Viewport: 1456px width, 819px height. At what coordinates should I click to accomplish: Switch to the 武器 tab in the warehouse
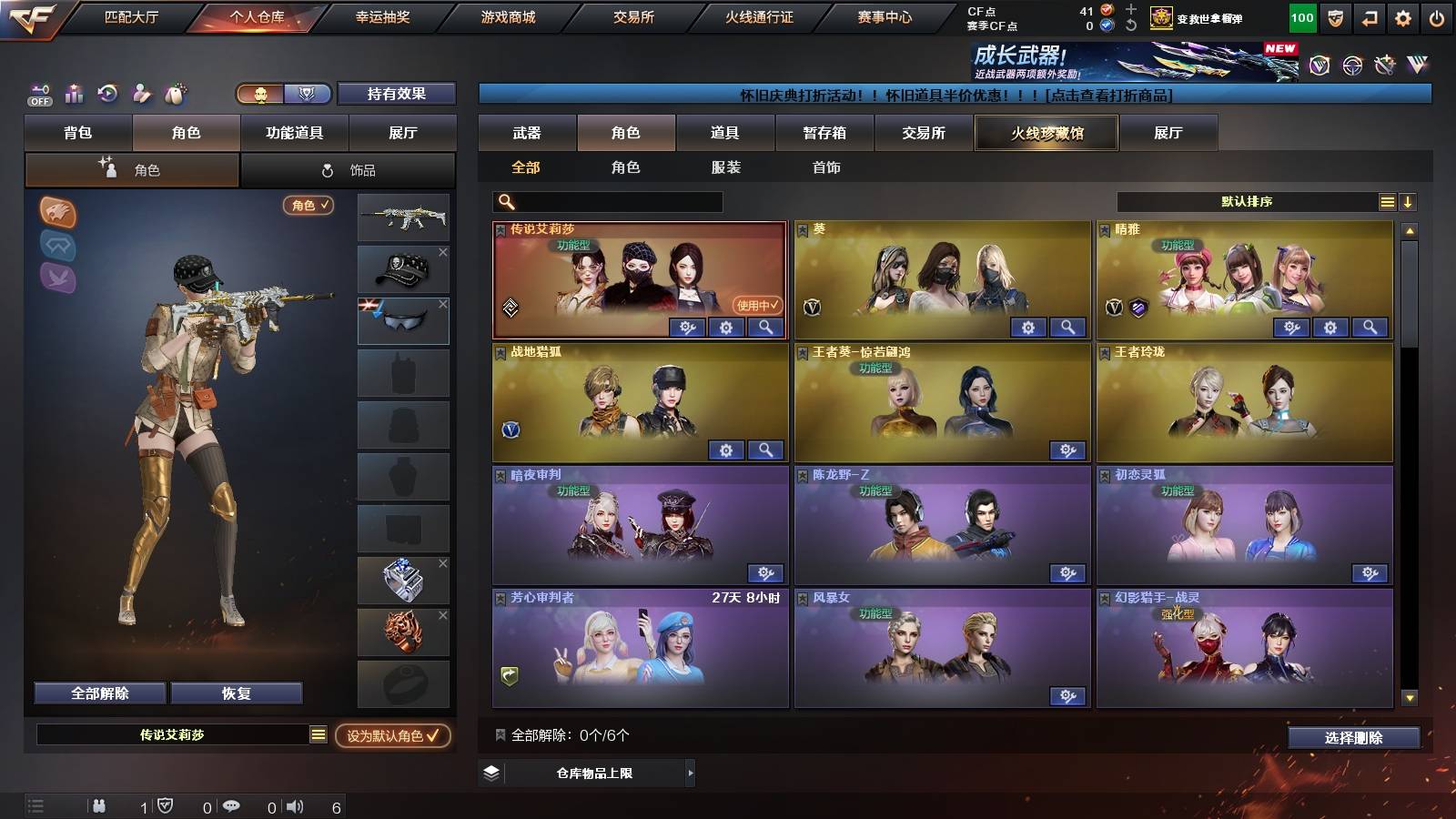click(526, 133)
